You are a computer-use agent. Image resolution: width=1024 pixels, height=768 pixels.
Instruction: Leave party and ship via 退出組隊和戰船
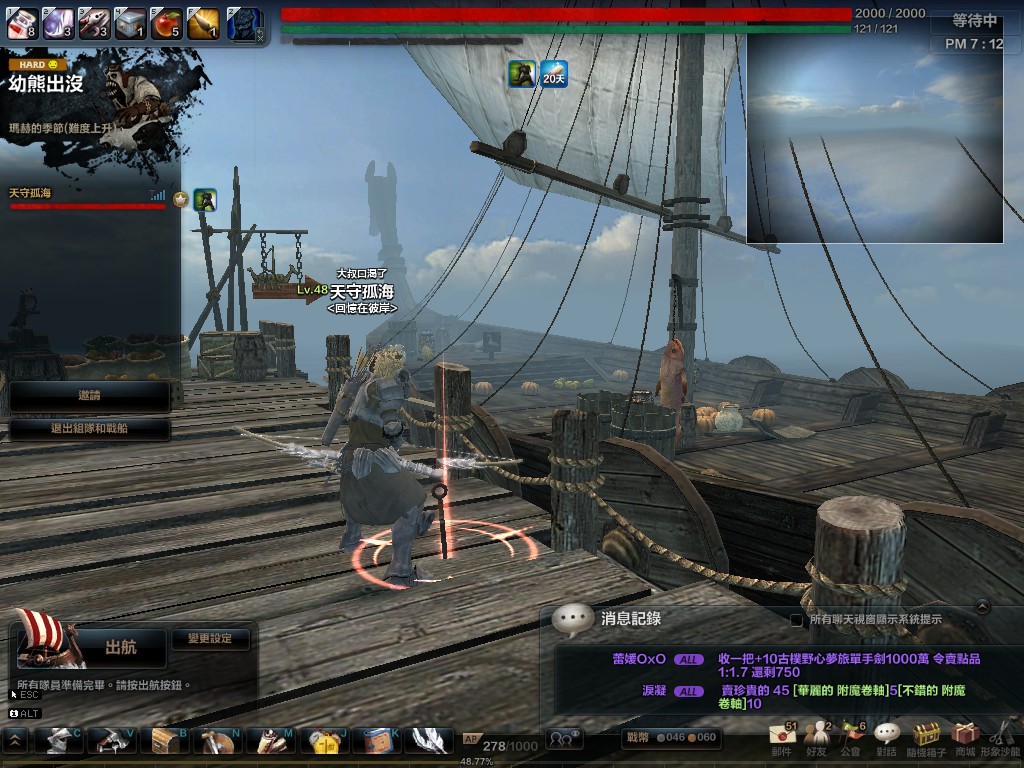89,430
